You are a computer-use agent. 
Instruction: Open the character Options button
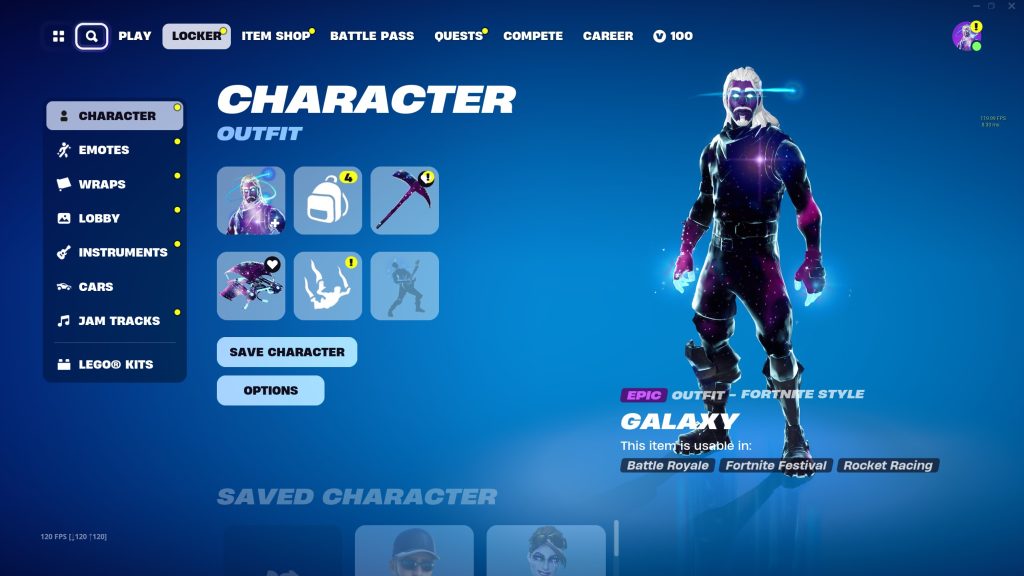pyautogui.click(x=270, y=390)
